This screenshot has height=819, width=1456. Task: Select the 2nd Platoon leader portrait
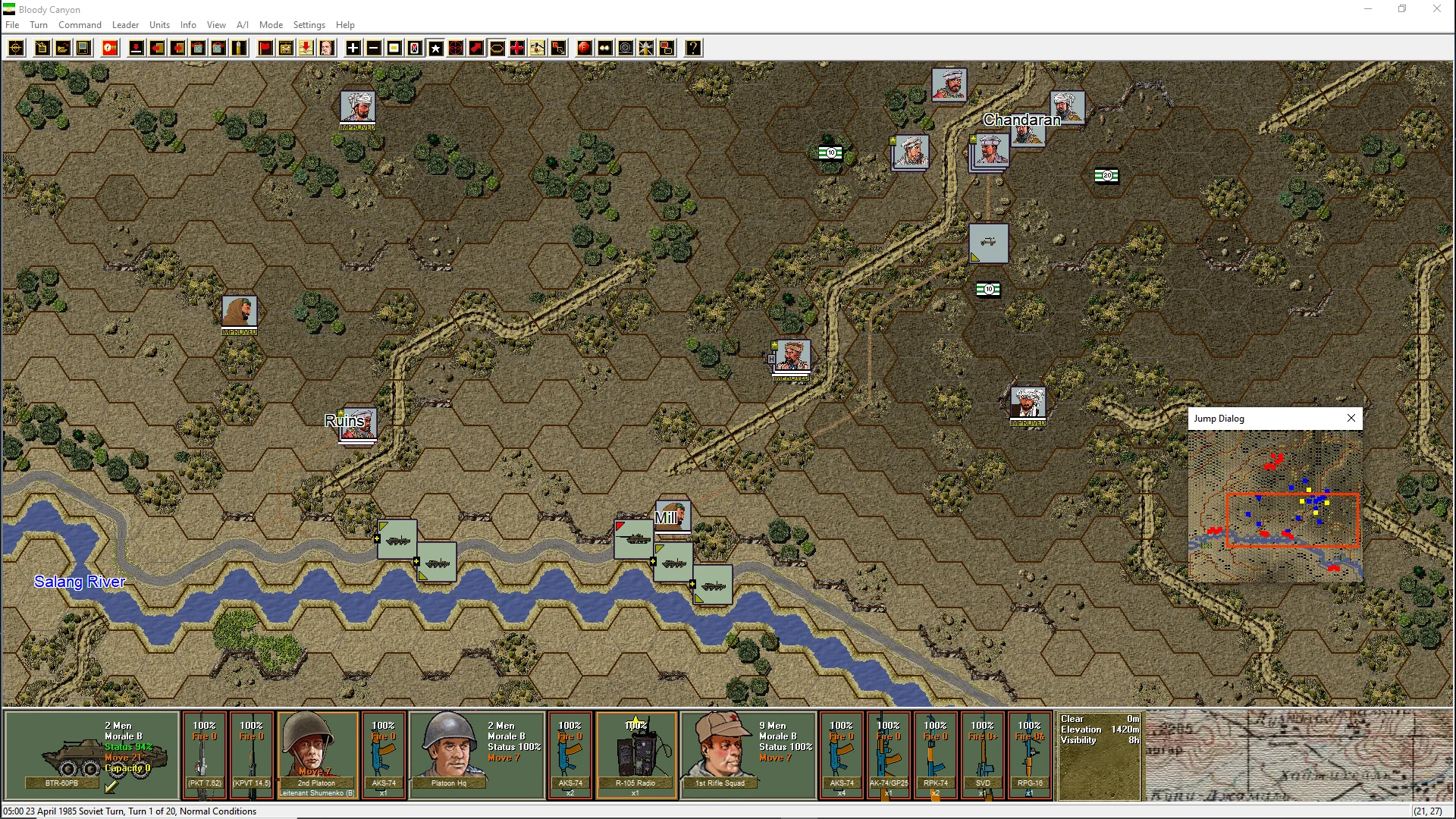click(317, 755)
